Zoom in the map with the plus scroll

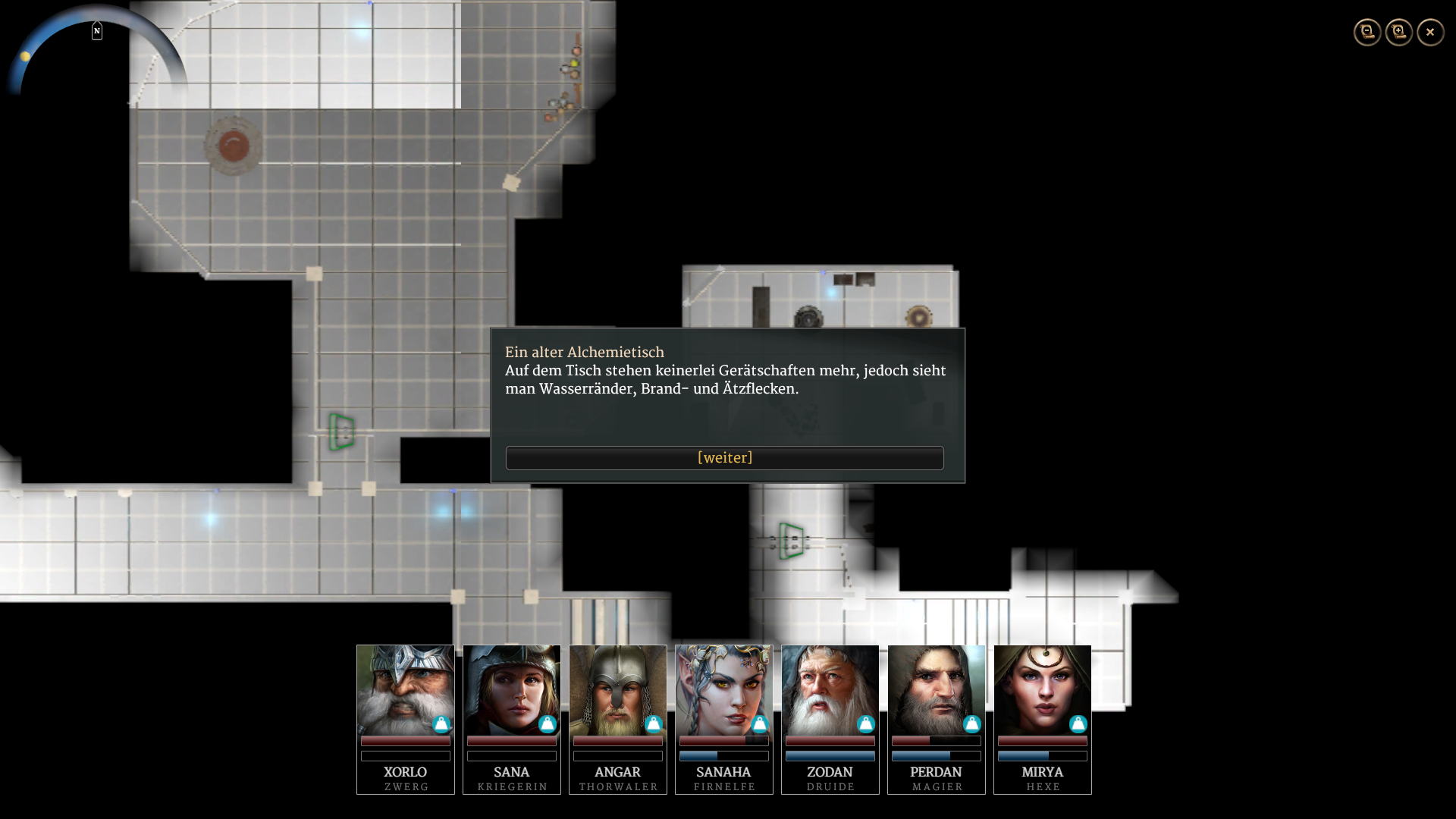(1399, 32)
